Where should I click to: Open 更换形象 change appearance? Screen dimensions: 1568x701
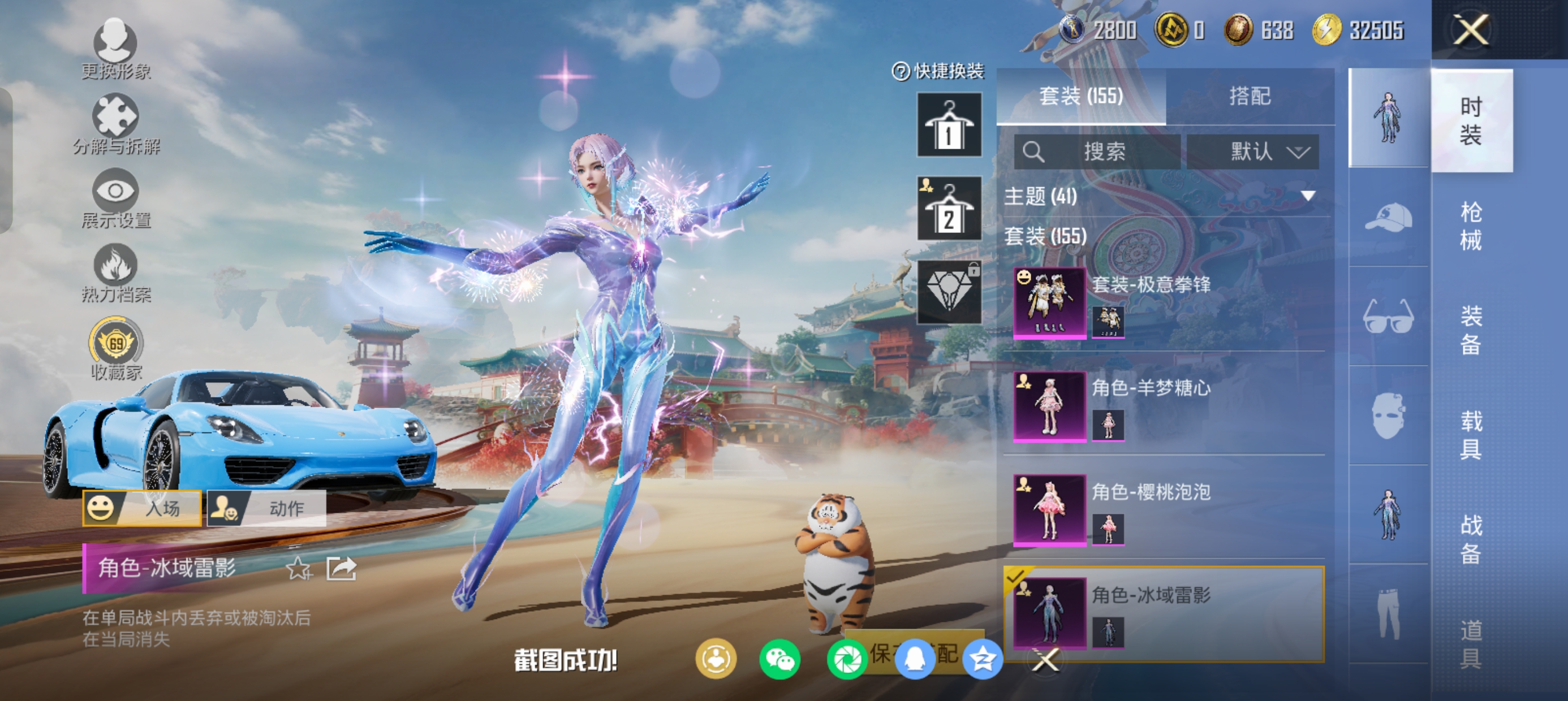pos(115,49)
